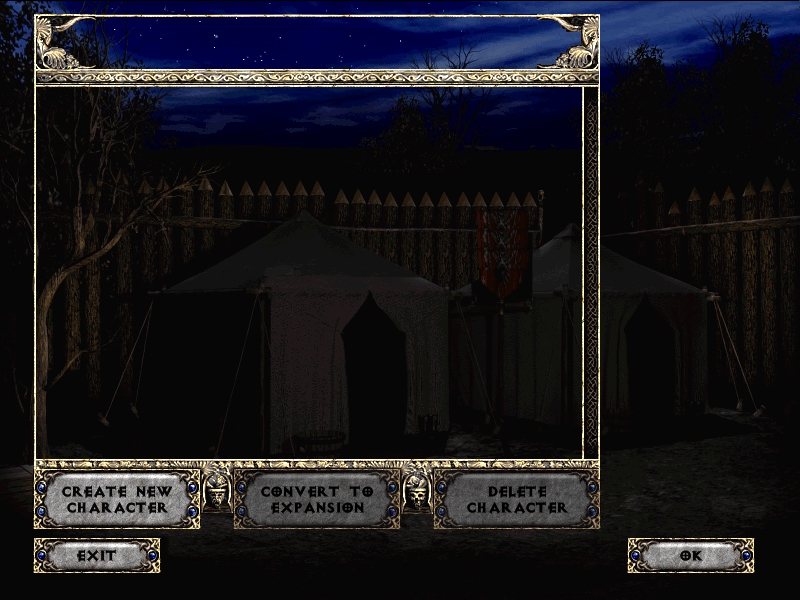Exit the character selection screen
This screenshot has height=600, width=800.
coord(97,555)
